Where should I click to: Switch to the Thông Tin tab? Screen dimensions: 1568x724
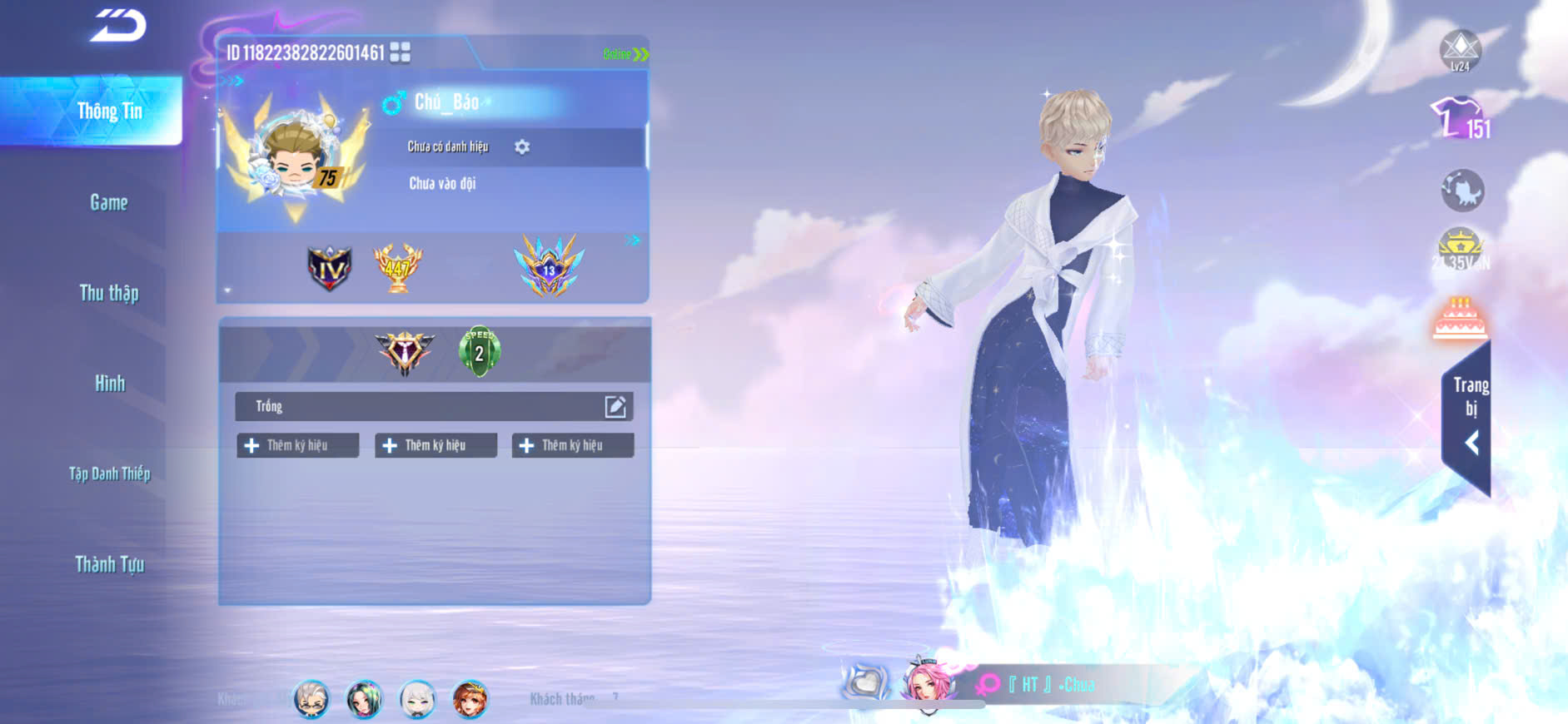(109, 112)
